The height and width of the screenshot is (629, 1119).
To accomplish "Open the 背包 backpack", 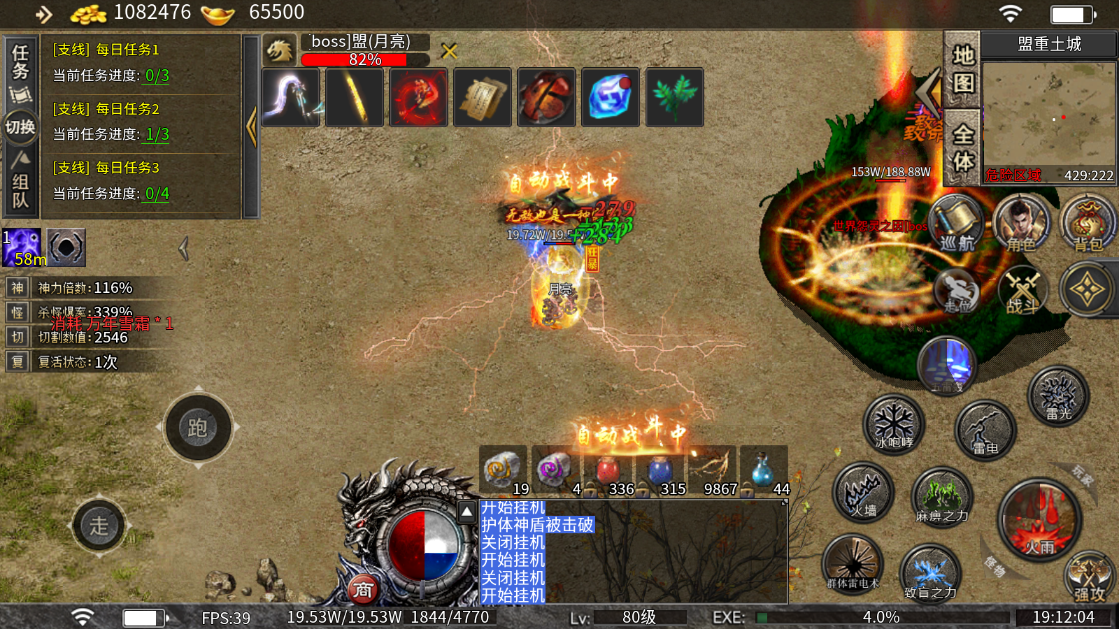I will point(1088,222).
